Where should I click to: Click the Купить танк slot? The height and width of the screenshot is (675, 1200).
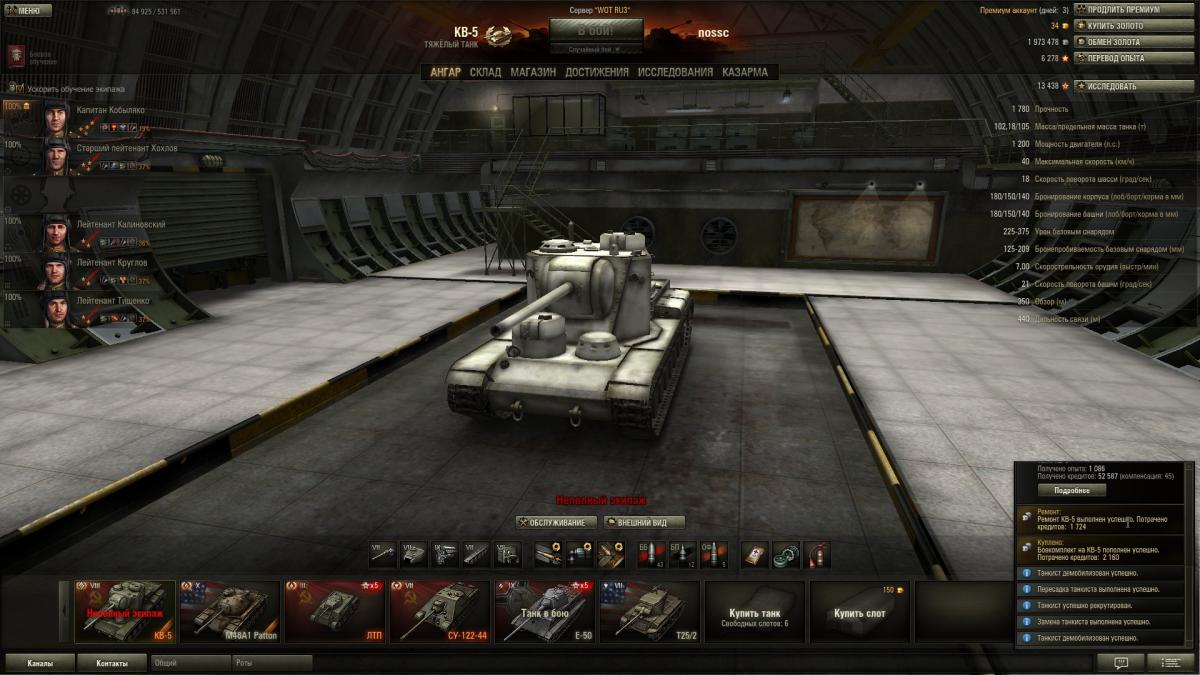point(754,611)
